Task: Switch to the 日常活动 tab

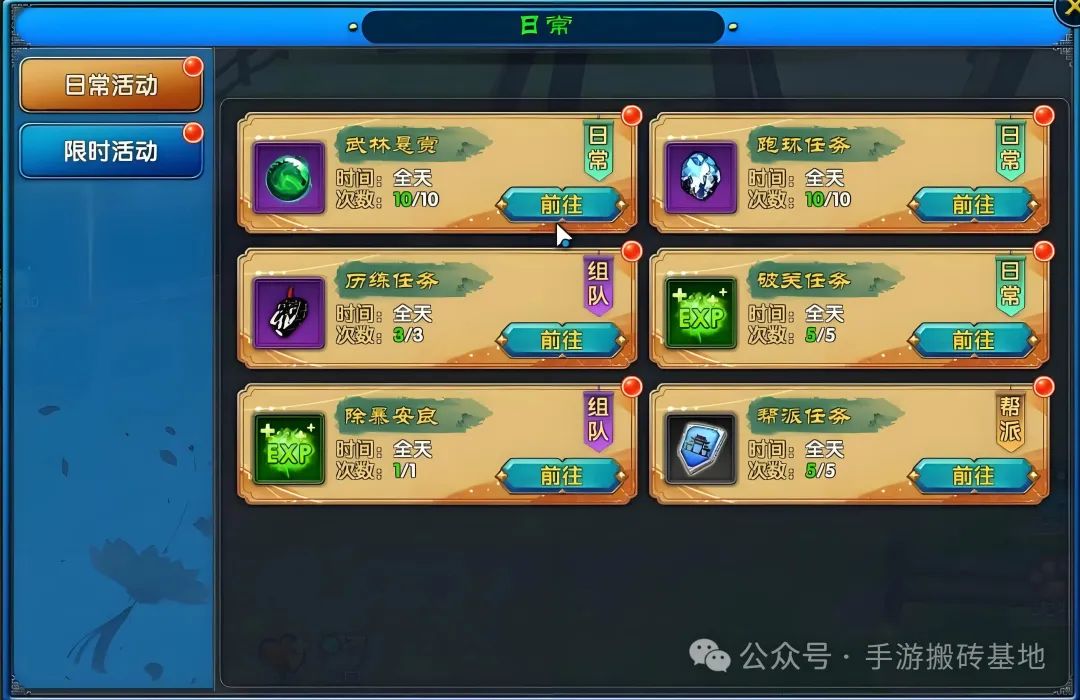Action: coord(110,86)
